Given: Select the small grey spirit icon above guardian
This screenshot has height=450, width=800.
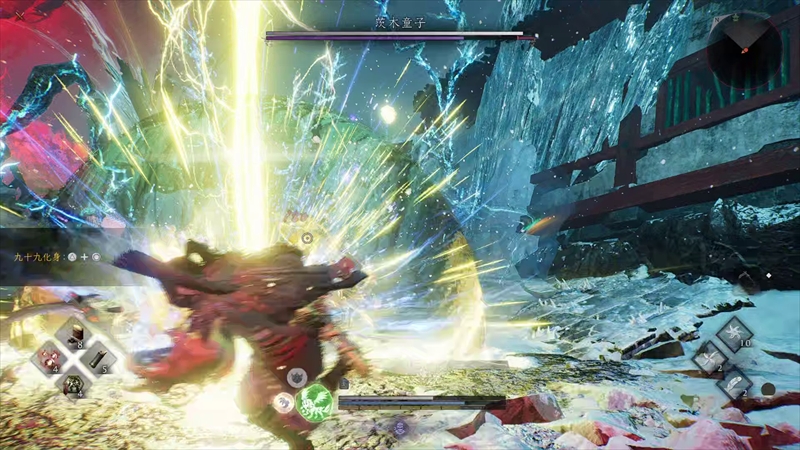Looking at the screenshot, I should point(297,377).
